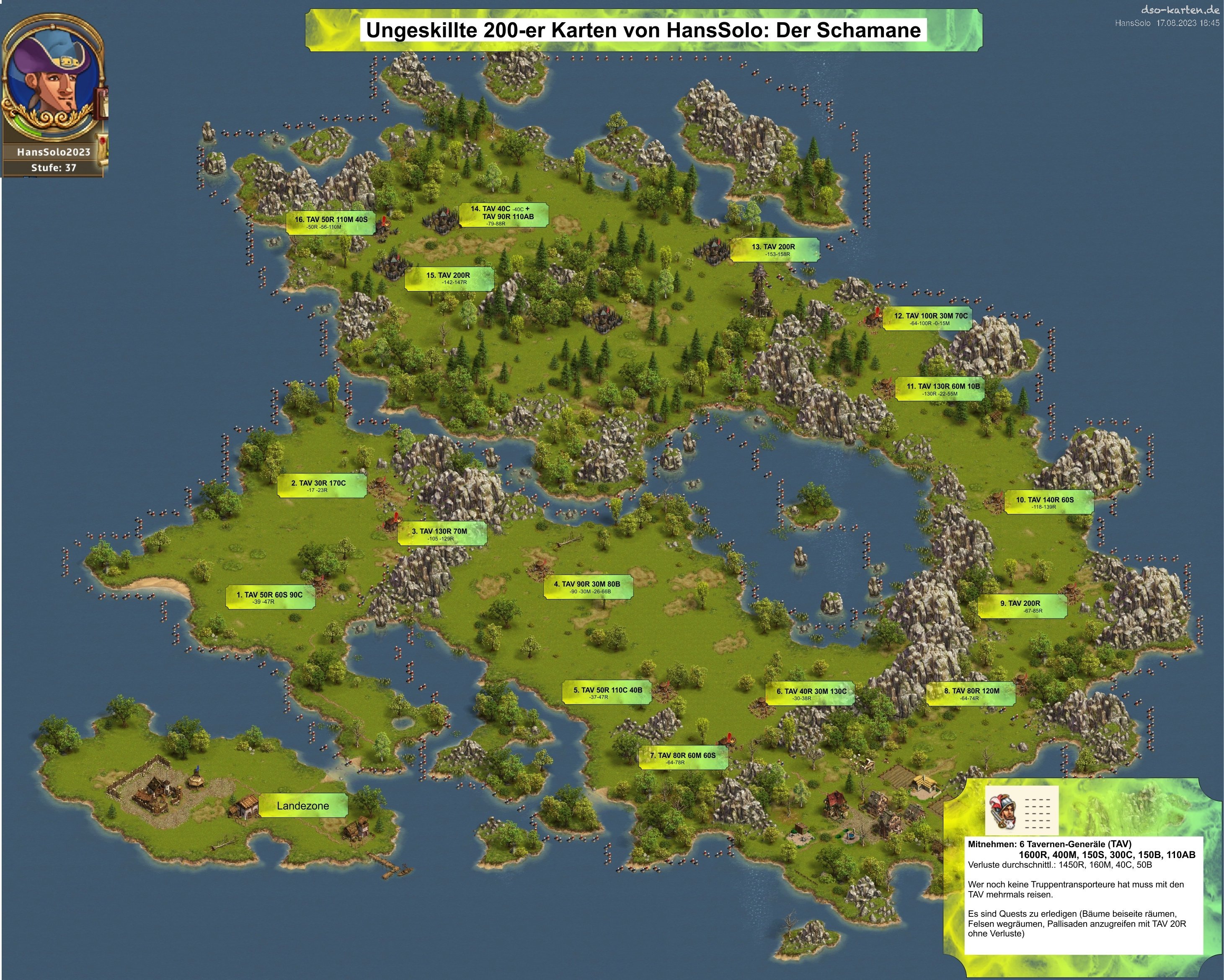Open the dso-karten.de watermark link
Image resolution: width=1224 pixels, height=980 pixels.
pyautogui.click(x=1180, y=10)
